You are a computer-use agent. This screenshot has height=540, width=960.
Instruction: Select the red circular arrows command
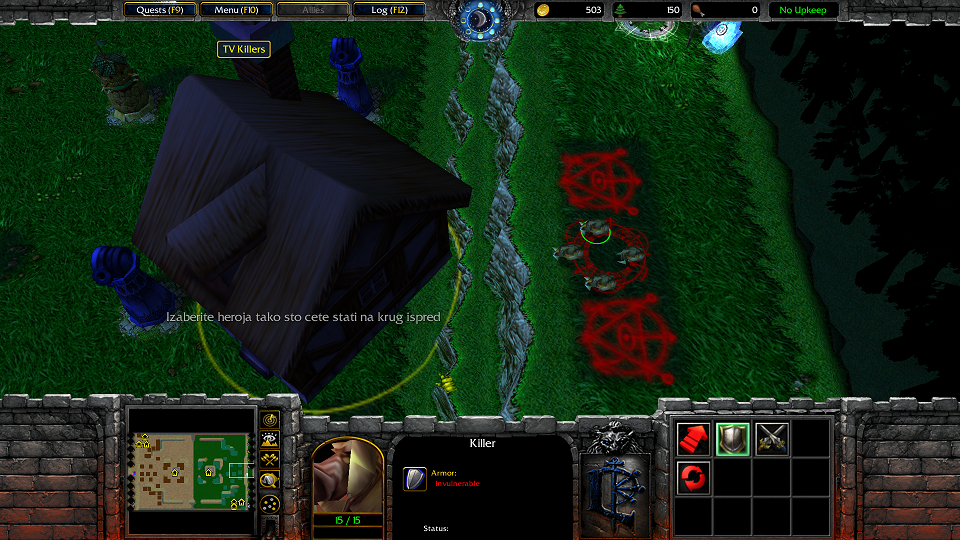pyautogui.click(x=693, y=477)
